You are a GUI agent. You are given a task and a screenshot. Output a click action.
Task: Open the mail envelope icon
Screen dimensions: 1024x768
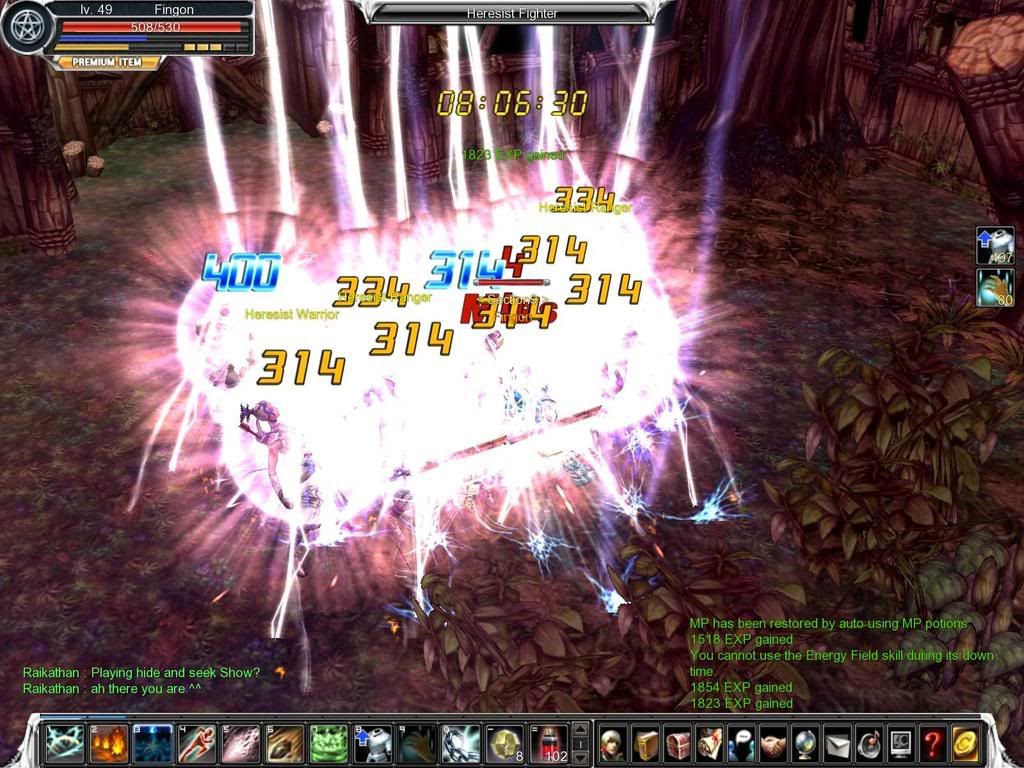pyautogui.click(x=838, y=743)
